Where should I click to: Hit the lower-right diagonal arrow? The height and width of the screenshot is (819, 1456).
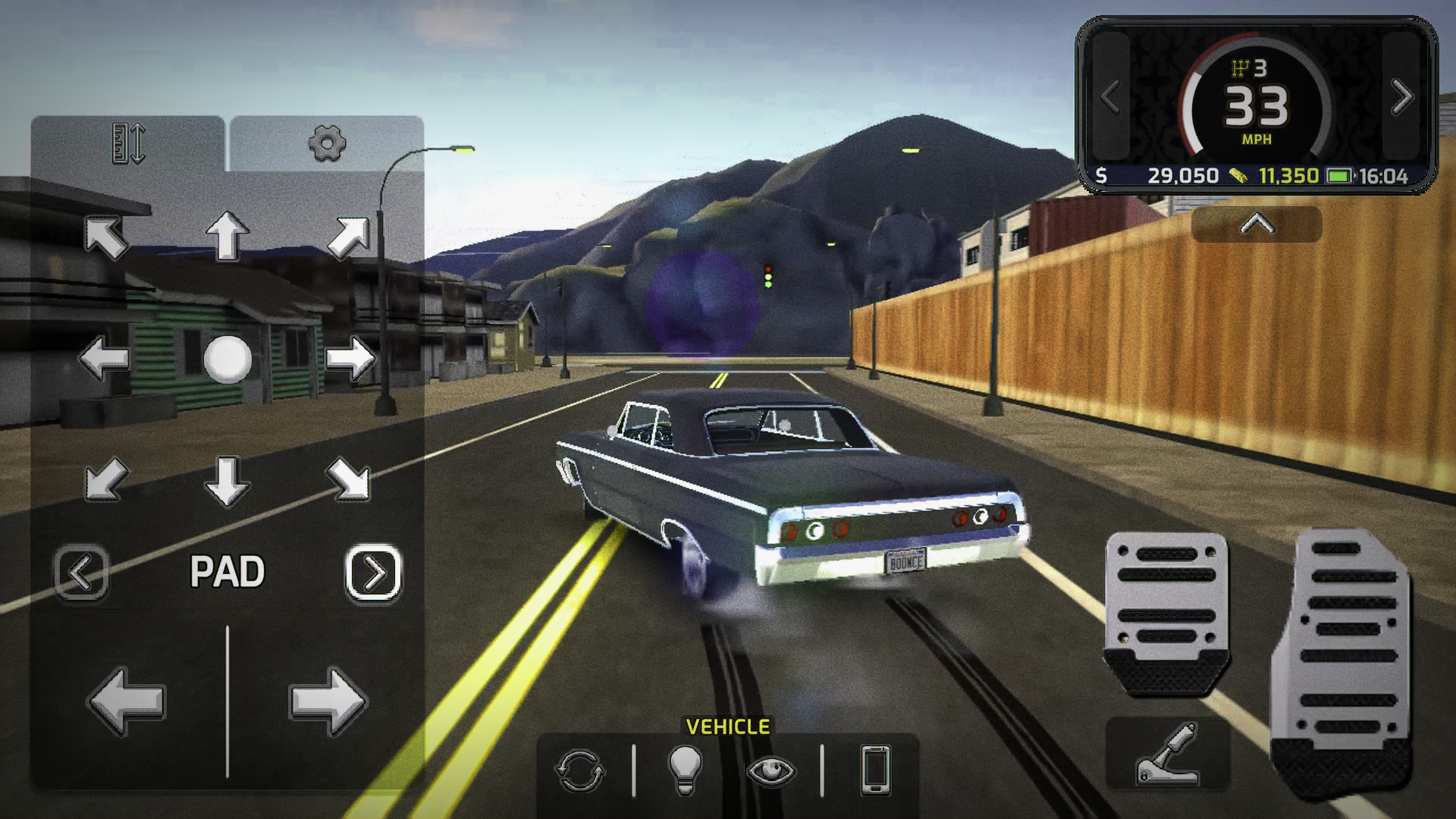pyautogui.click(x=349, y=479)
